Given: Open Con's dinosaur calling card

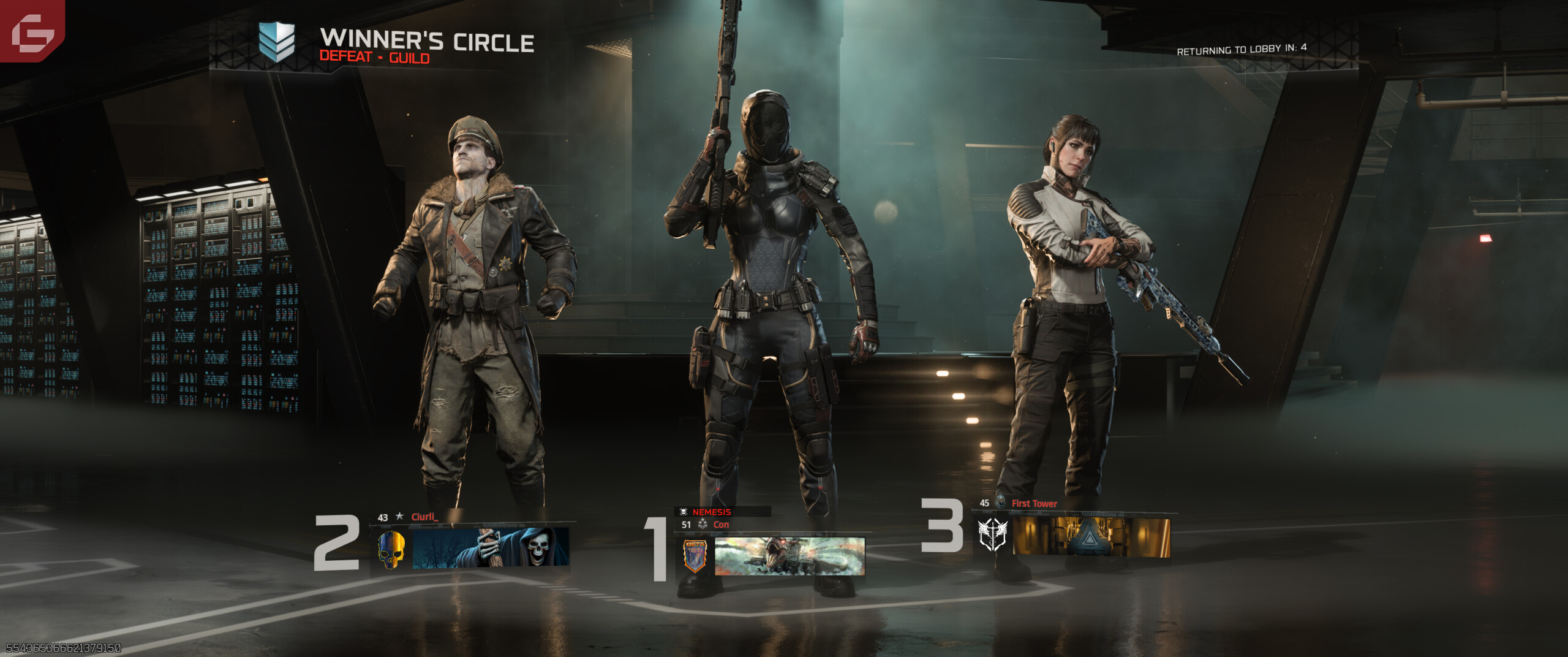Looking at the screenshot, I should (x=790, y=556).
